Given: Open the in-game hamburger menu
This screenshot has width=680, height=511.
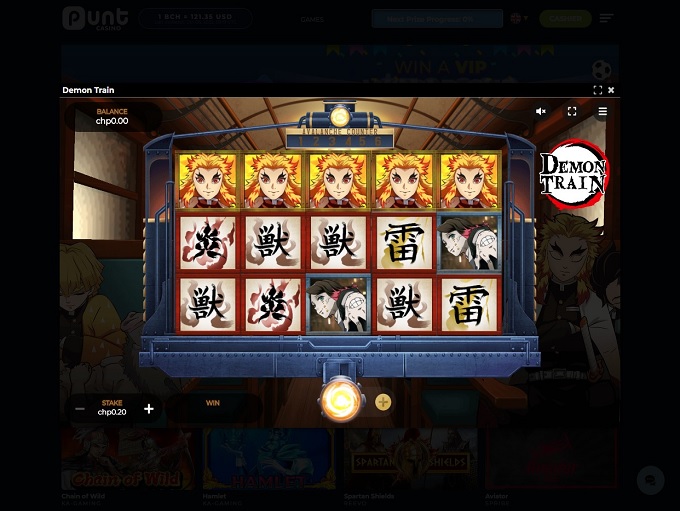Looking at the screenshot, I should click(602, 112).
